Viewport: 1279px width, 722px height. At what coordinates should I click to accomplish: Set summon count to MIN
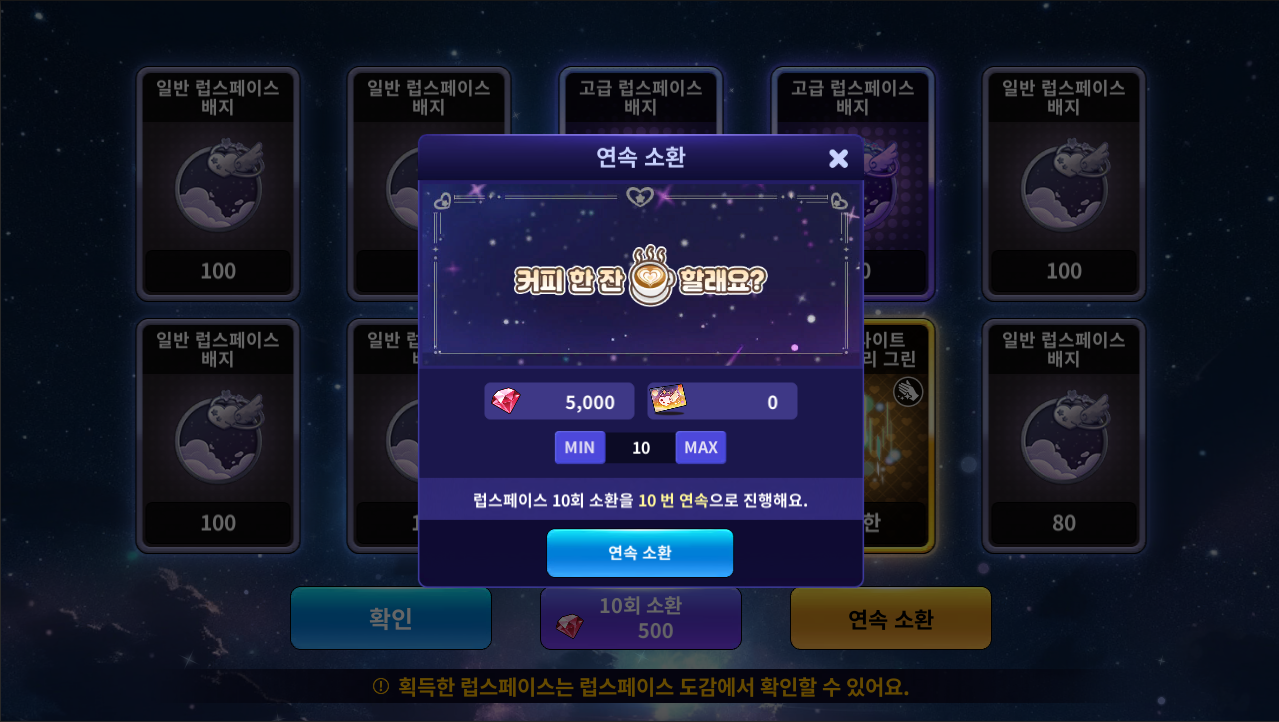[x=580, y=447]
